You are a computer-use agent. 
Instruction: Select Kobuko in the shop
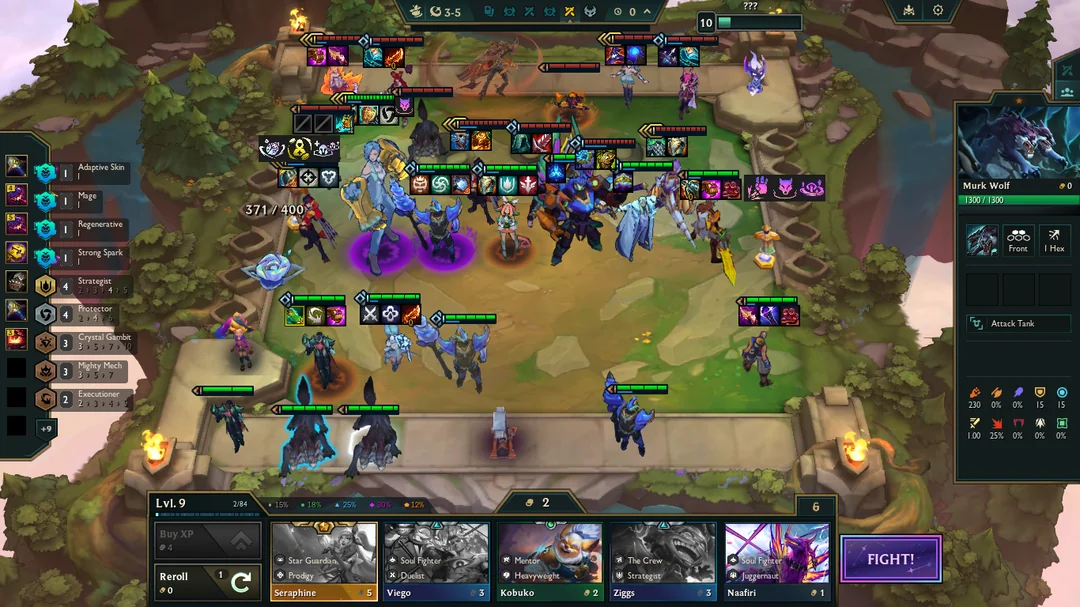550,561
